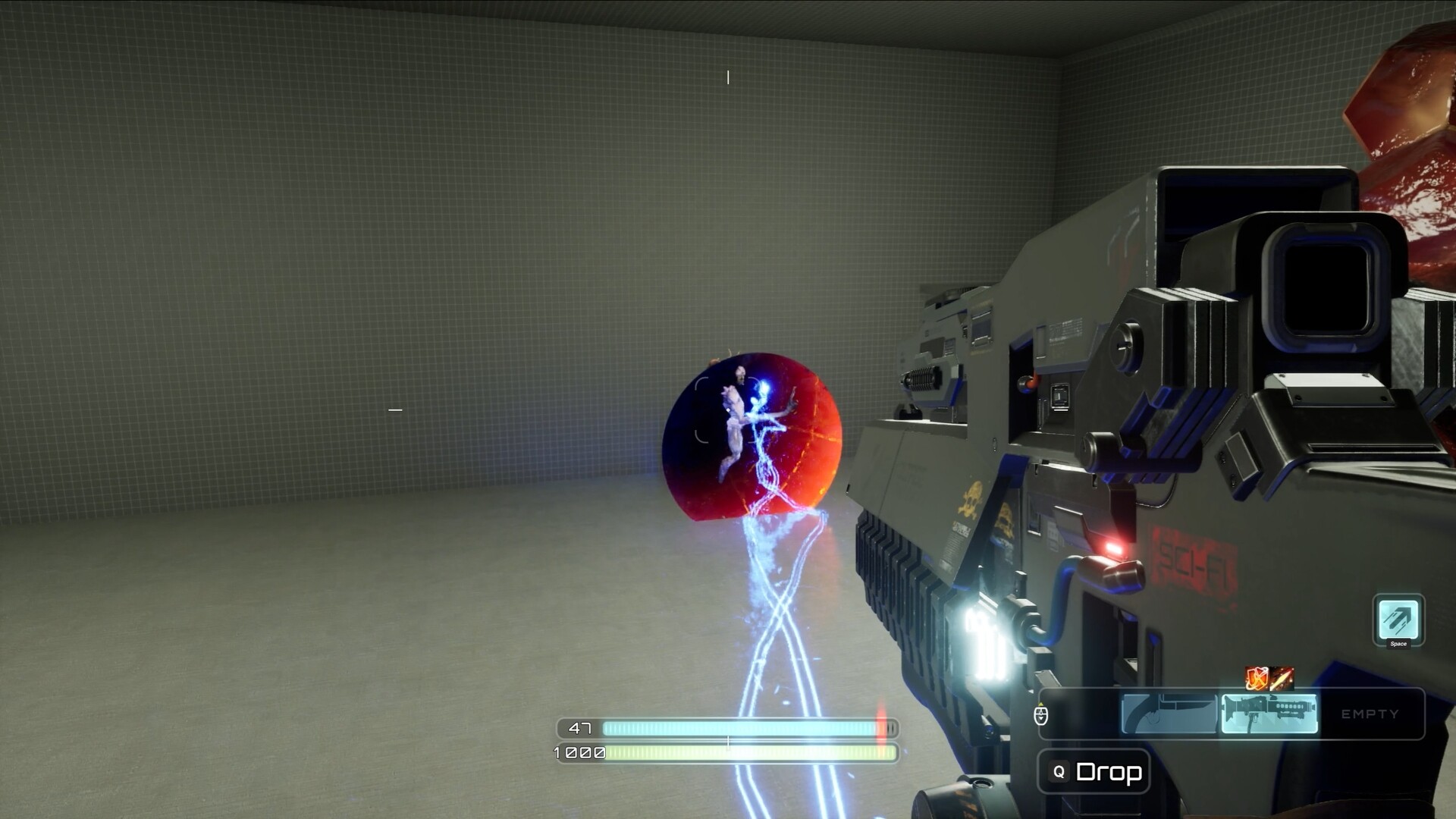Click the orange shield buff status icon
Viewport: 1456px width, 819px height.
coord(1256,679)
